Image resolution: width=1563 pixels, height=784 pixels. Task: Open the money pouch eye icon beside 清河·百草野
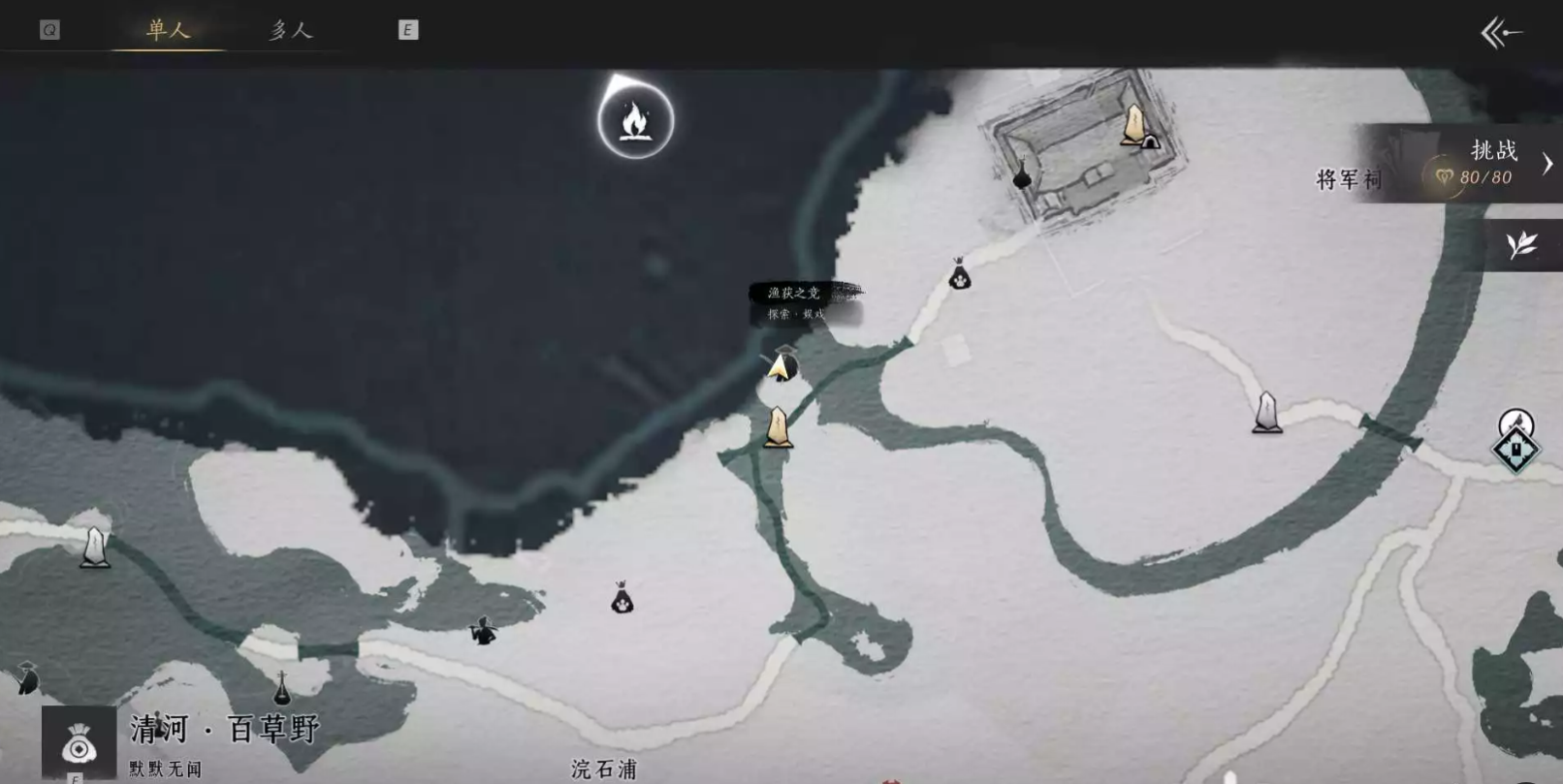click(79, 744)
